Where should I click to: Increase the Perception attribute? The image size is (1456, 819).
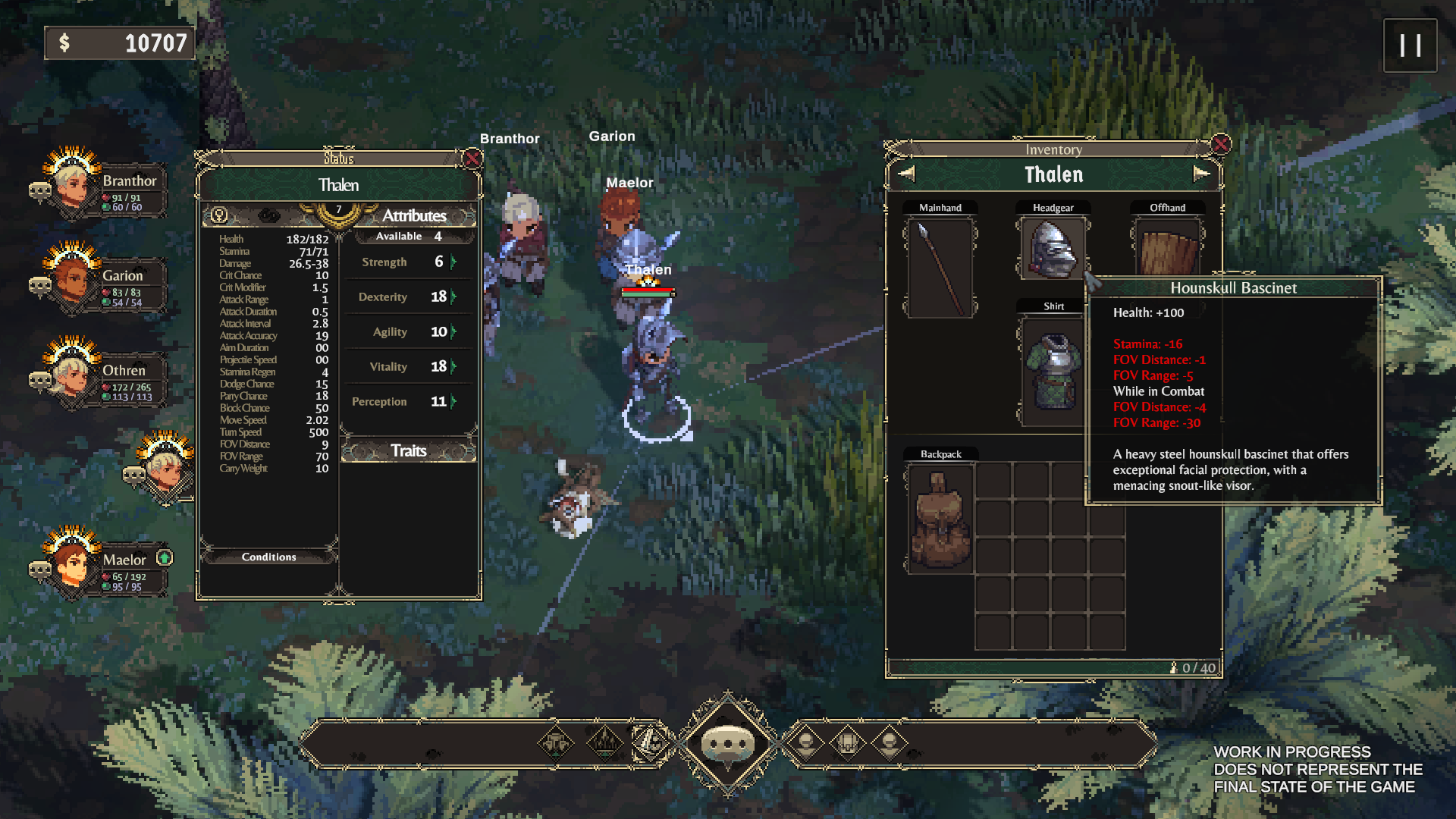[x=453, y=402]
